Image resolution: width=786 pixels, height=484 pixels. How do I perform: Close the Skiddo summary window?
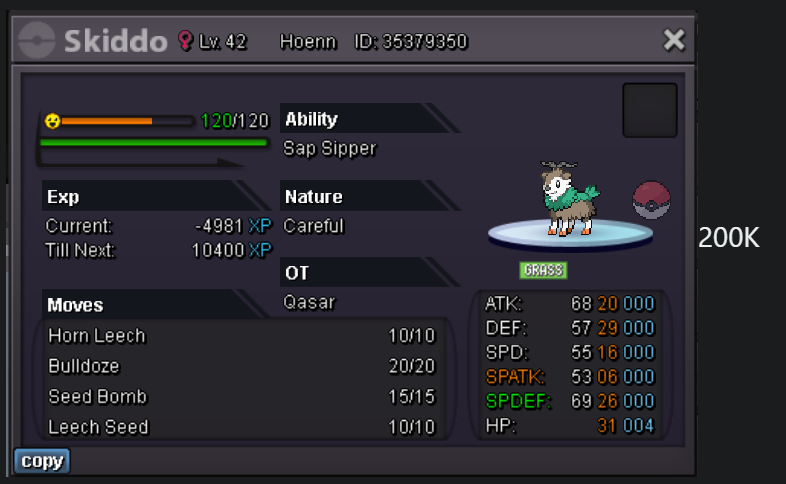pos(674,40)
